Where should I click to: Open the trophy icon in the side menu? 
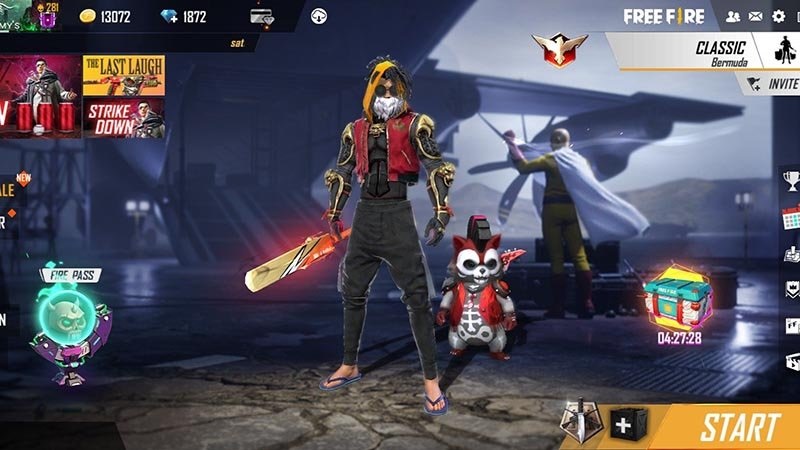coord(790,181)
